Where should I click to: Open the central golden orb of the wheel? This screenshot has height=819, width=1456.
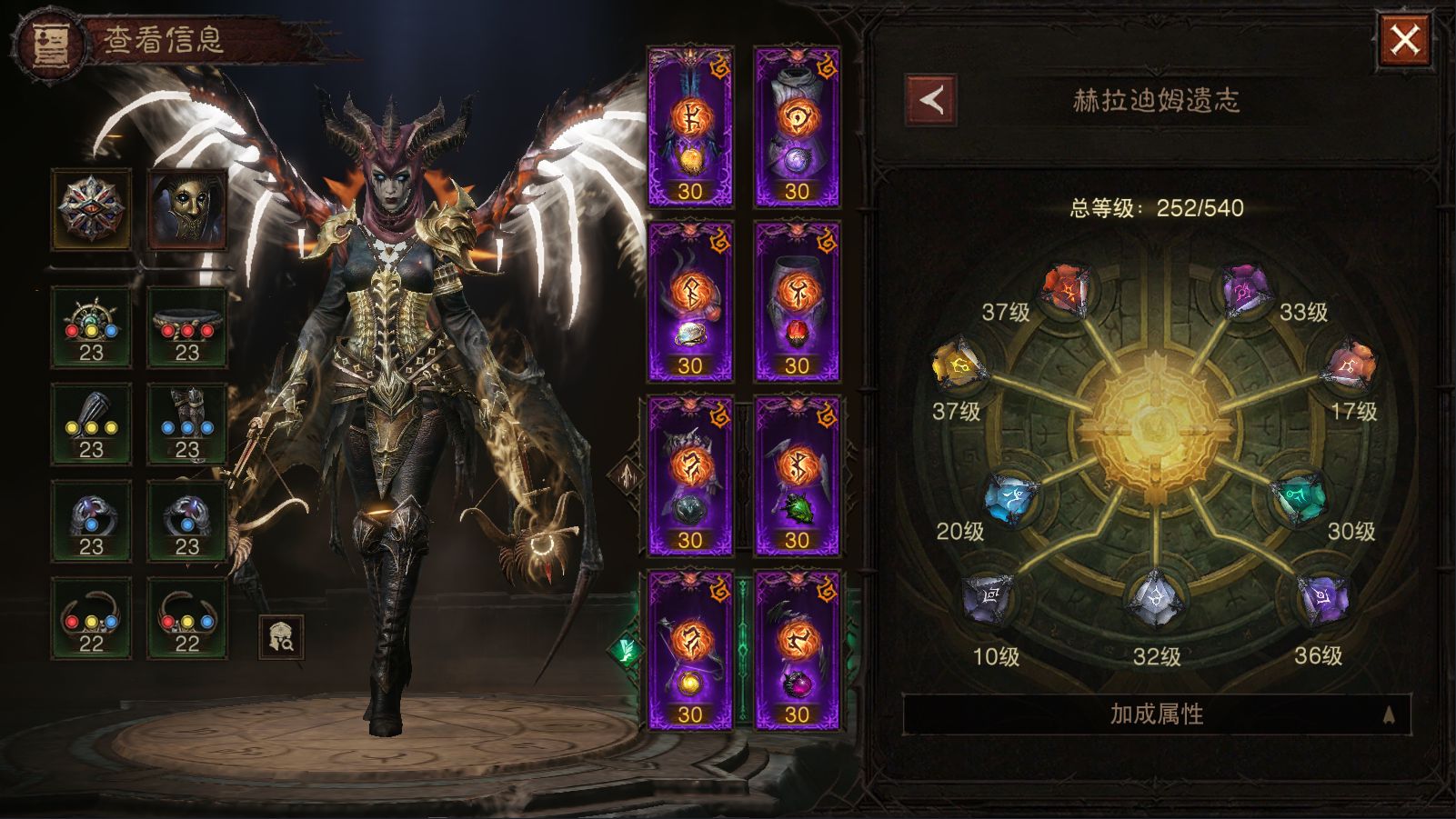[1155, 424]
